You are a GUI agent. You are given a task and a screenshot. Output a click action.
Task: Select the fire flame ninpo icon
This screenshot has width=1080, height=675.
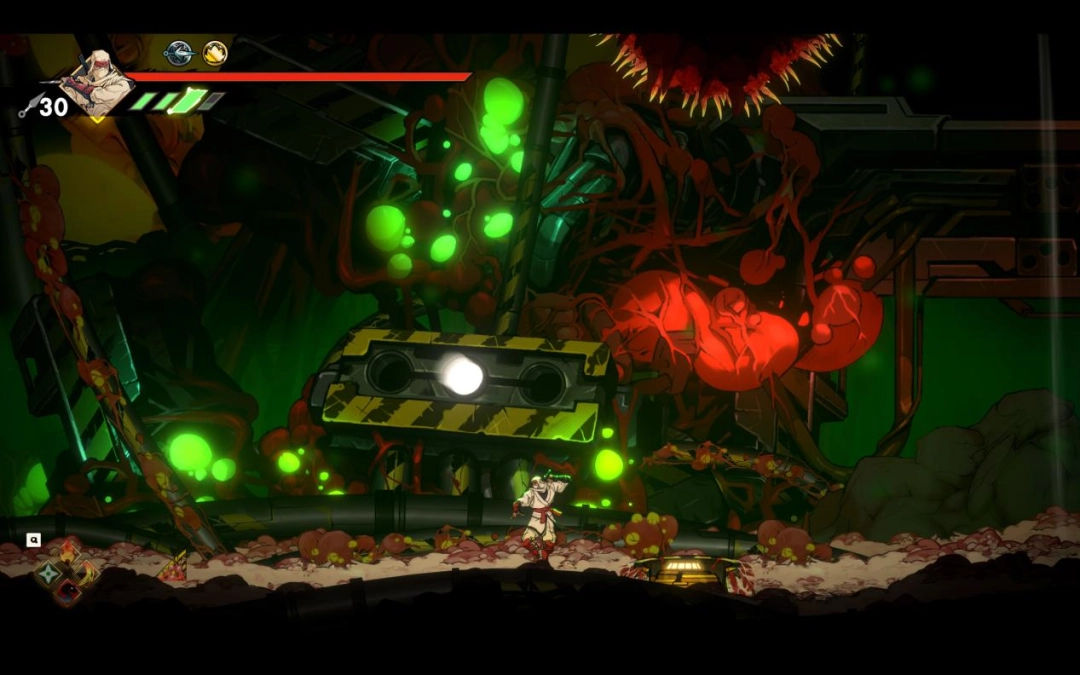pyautogui.click(x=68, y=551)
